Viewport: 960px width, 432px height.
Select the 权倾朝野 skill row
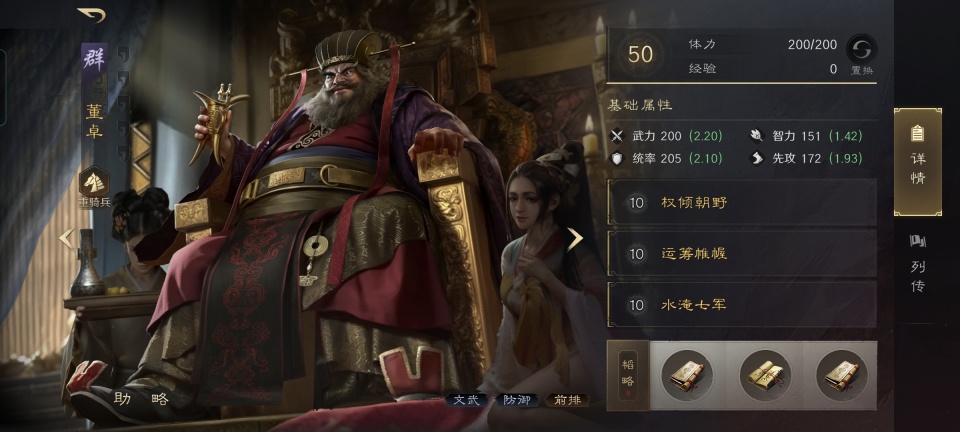click(742, 202)
